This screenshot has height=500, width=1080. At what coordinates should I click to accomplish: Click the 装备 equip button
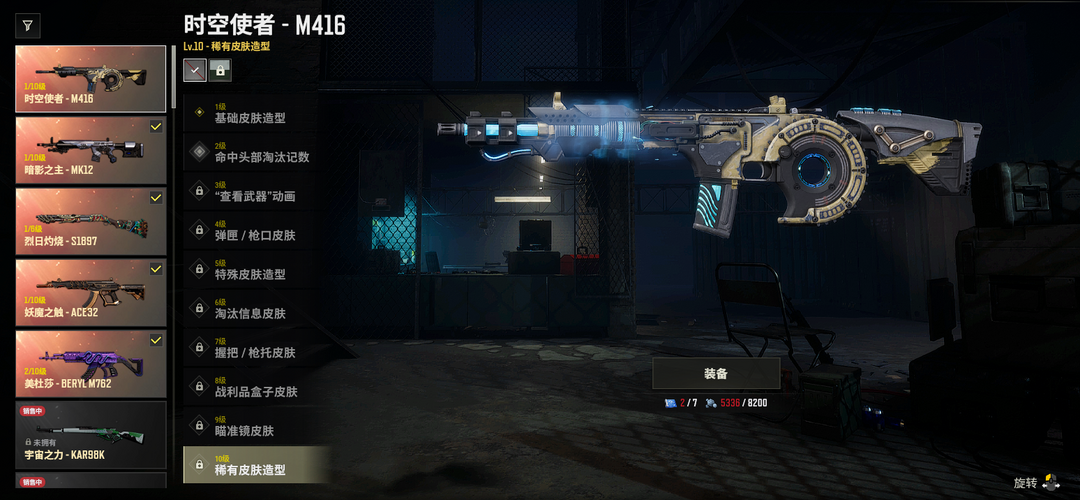coord(716,374)
